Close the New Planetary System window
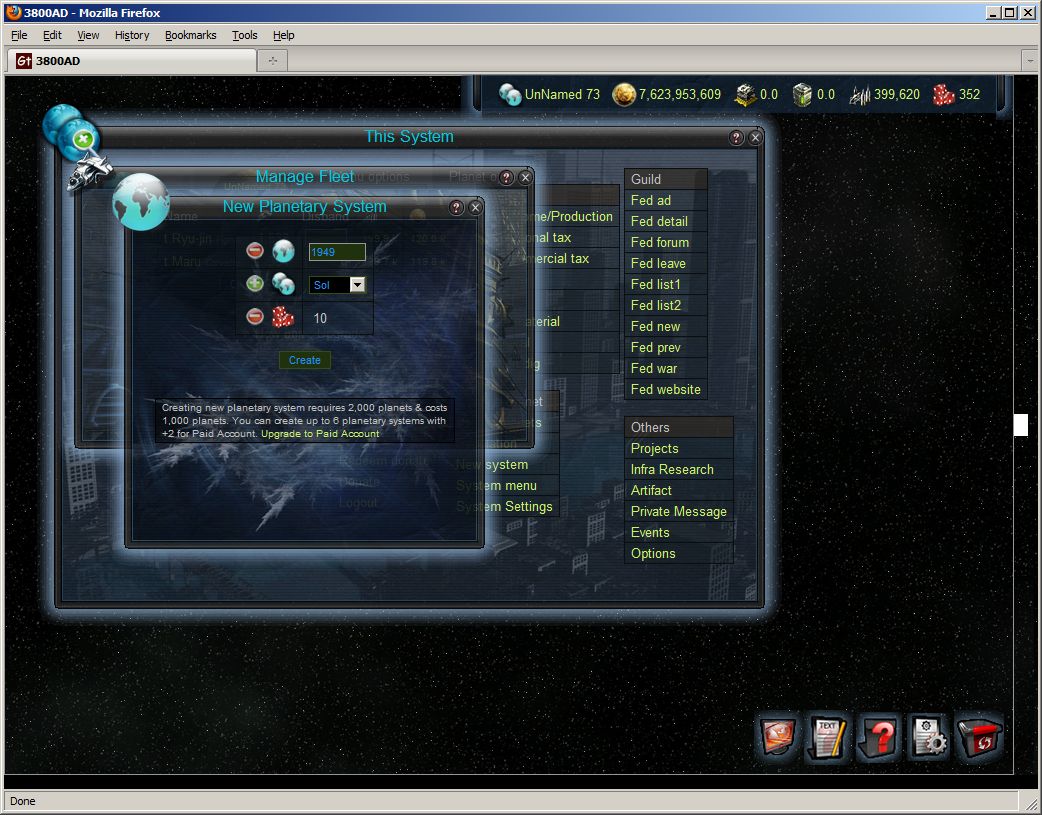This screenshot has width=1042, height=815. tap(476, 207)
